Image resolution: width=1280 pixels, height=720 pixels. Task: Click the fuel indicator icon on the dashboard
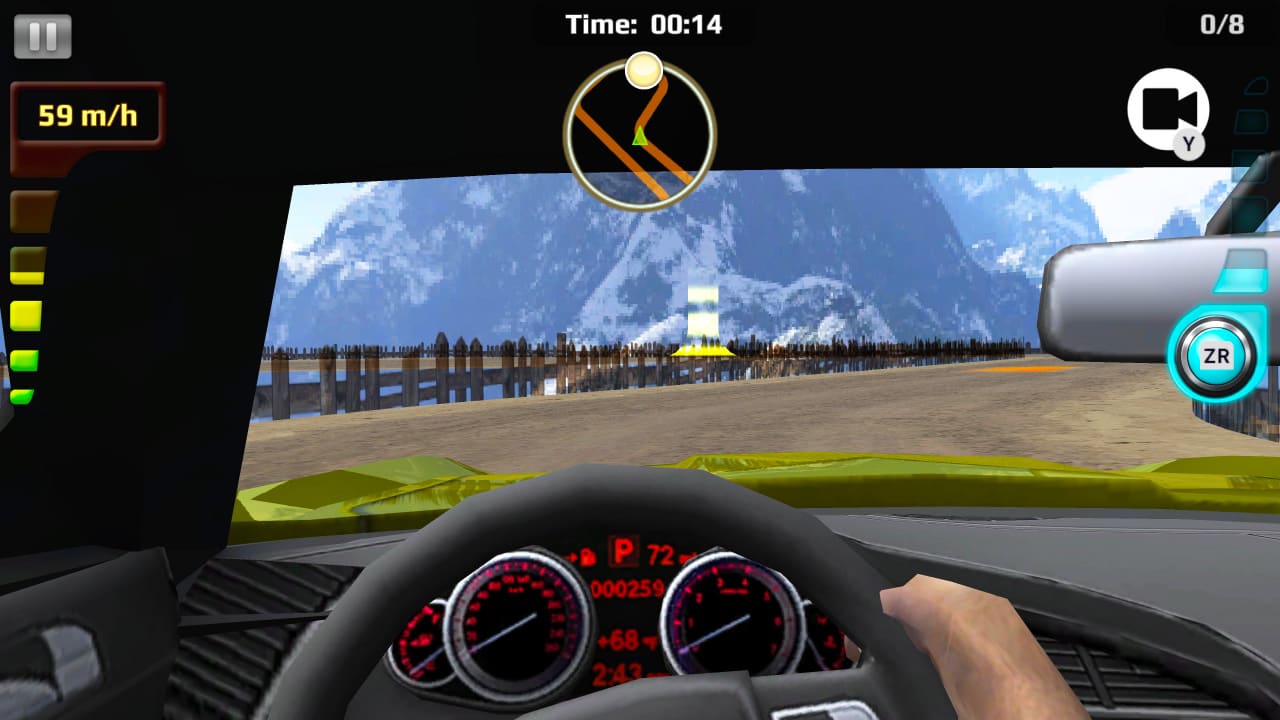[589, 556]
